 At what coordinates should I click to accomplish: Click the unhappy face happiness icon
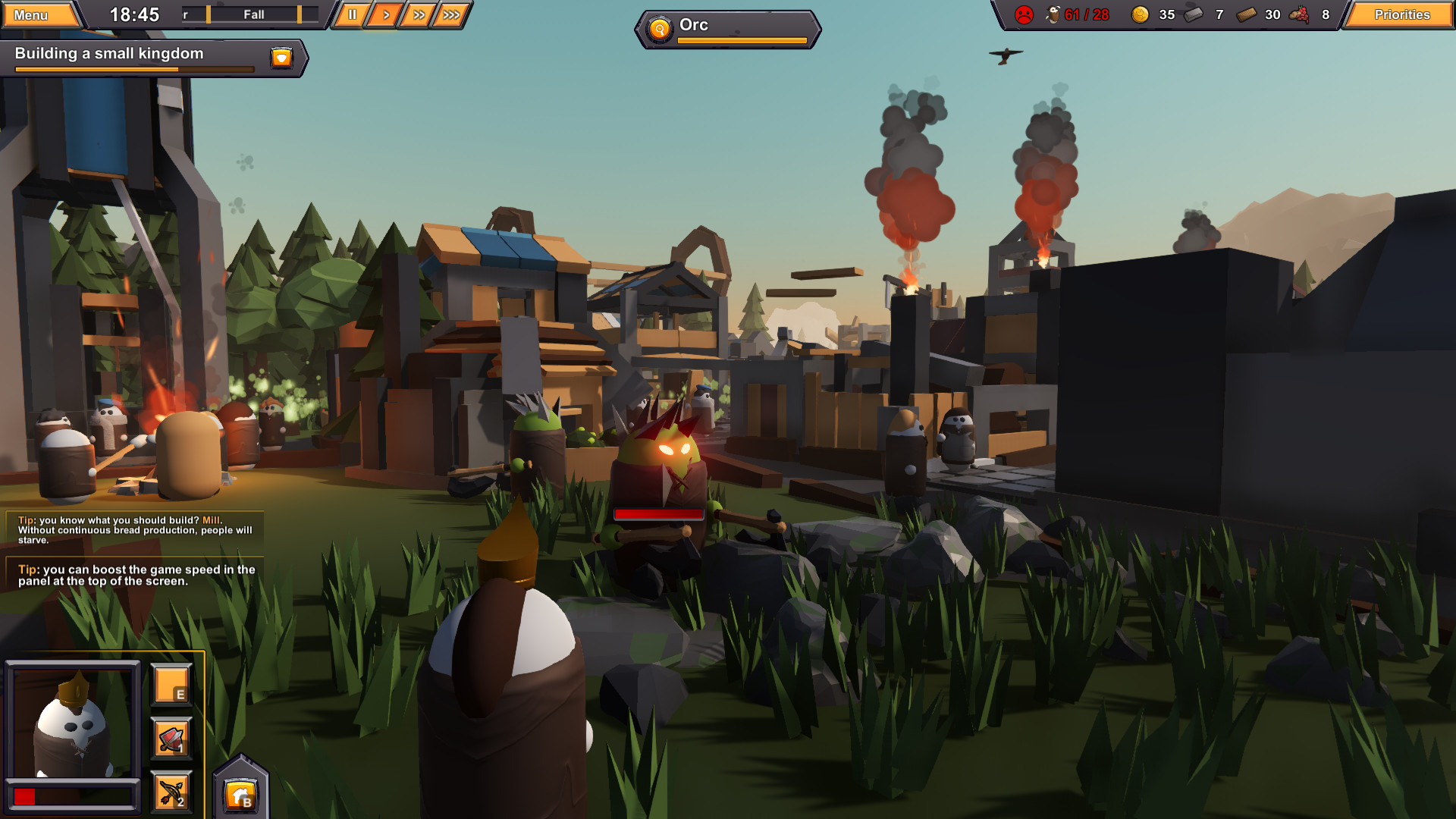tap(1024, 13)
